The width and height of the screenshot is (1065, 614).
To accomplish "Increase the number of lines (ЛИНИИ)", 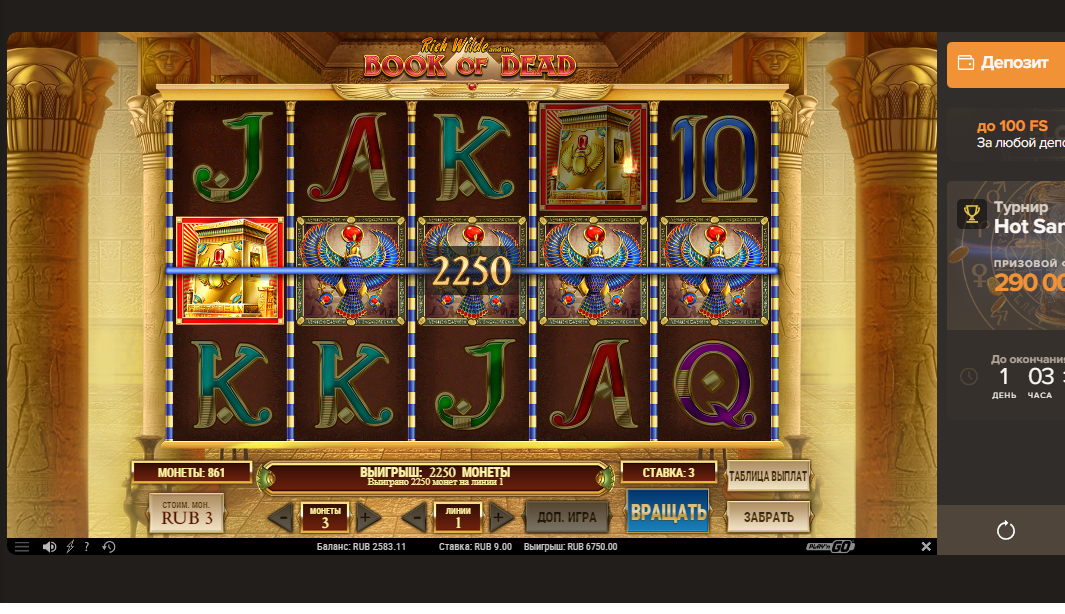I will pos(501,518).
